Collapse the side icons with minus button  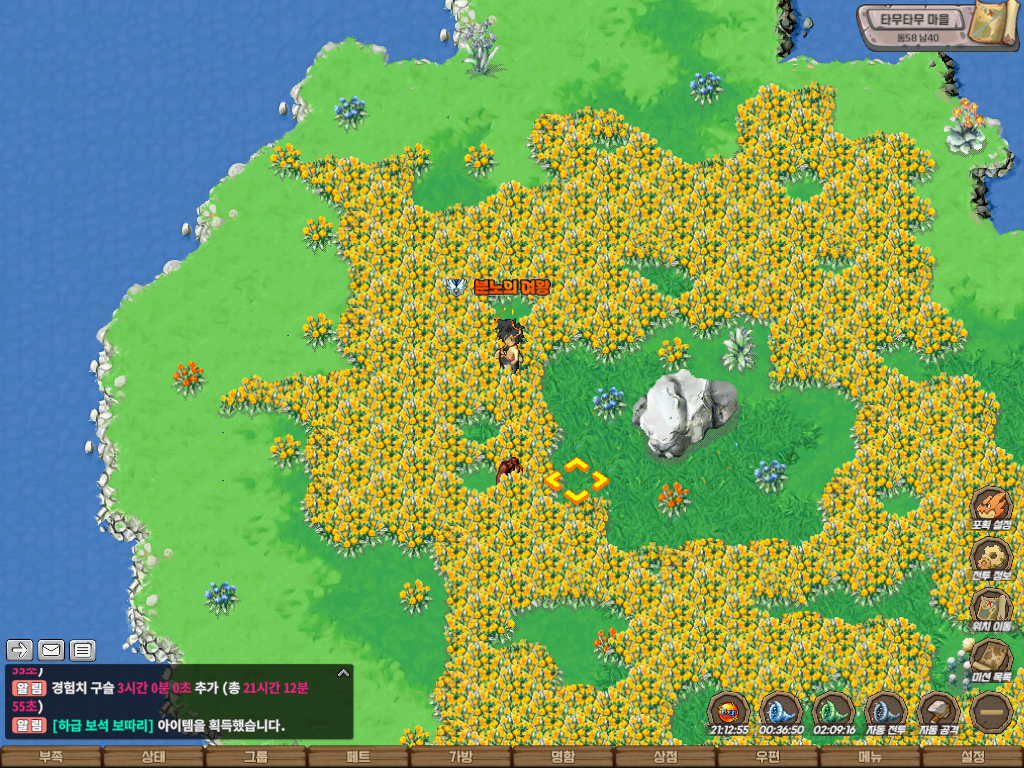(x=991, y=713)
